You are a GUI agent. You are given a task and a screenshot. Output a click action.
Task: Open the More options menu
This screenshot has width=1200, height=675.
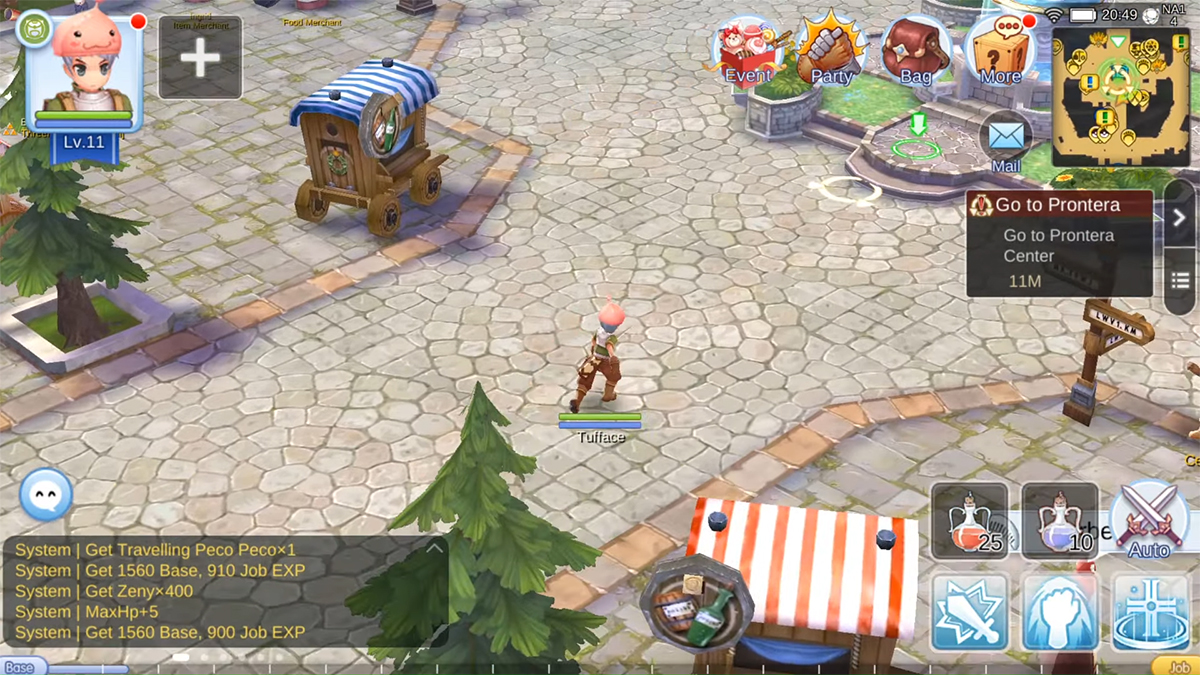click(x=1000, y=52)
